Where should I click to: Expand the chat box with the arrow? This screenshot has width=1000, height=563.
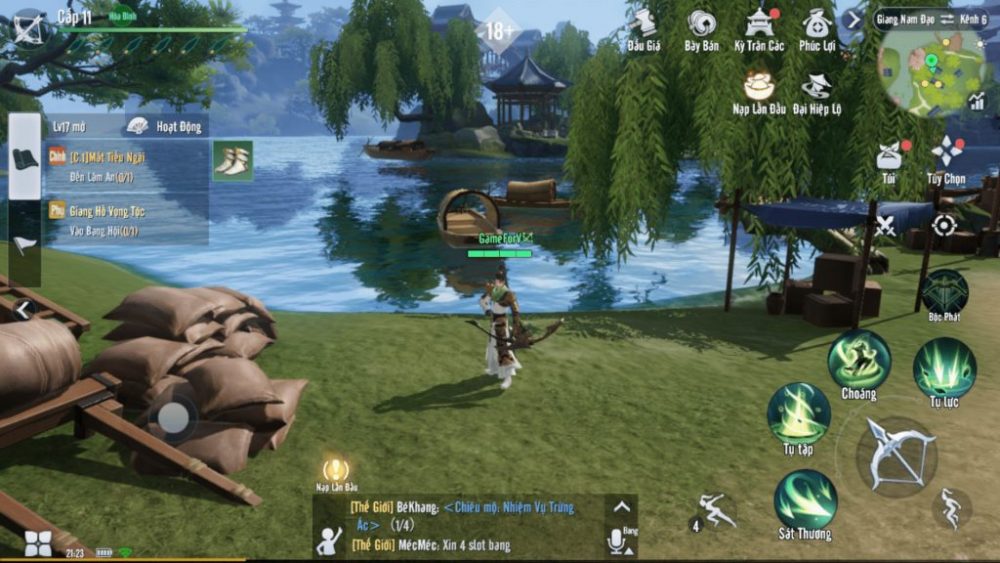point(621,507)
